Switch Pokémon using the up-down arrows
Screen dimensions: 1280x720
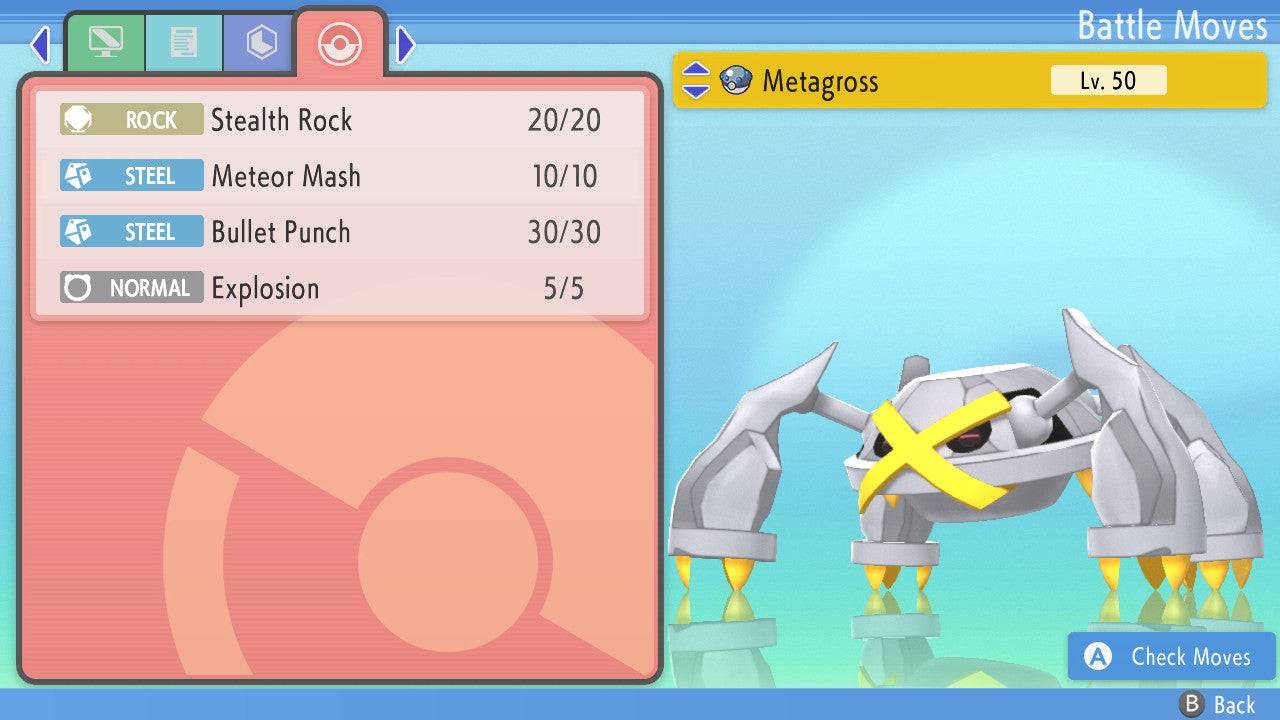(695, 81)
